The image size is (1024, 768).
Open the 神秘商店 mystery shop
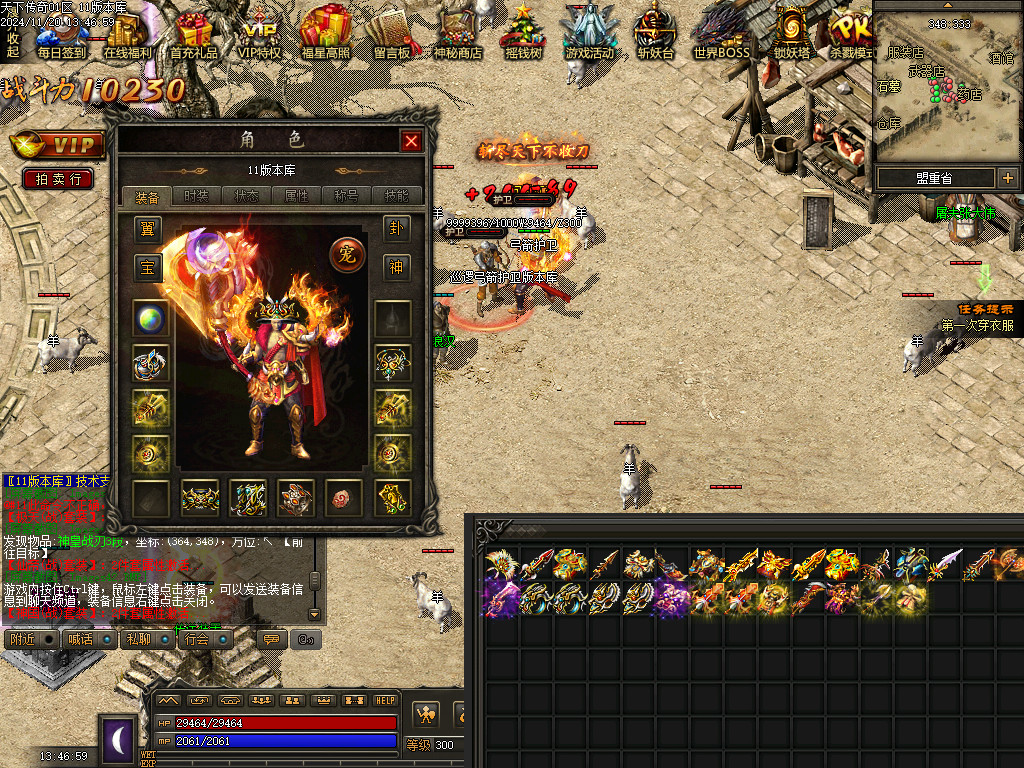(457, 34)
